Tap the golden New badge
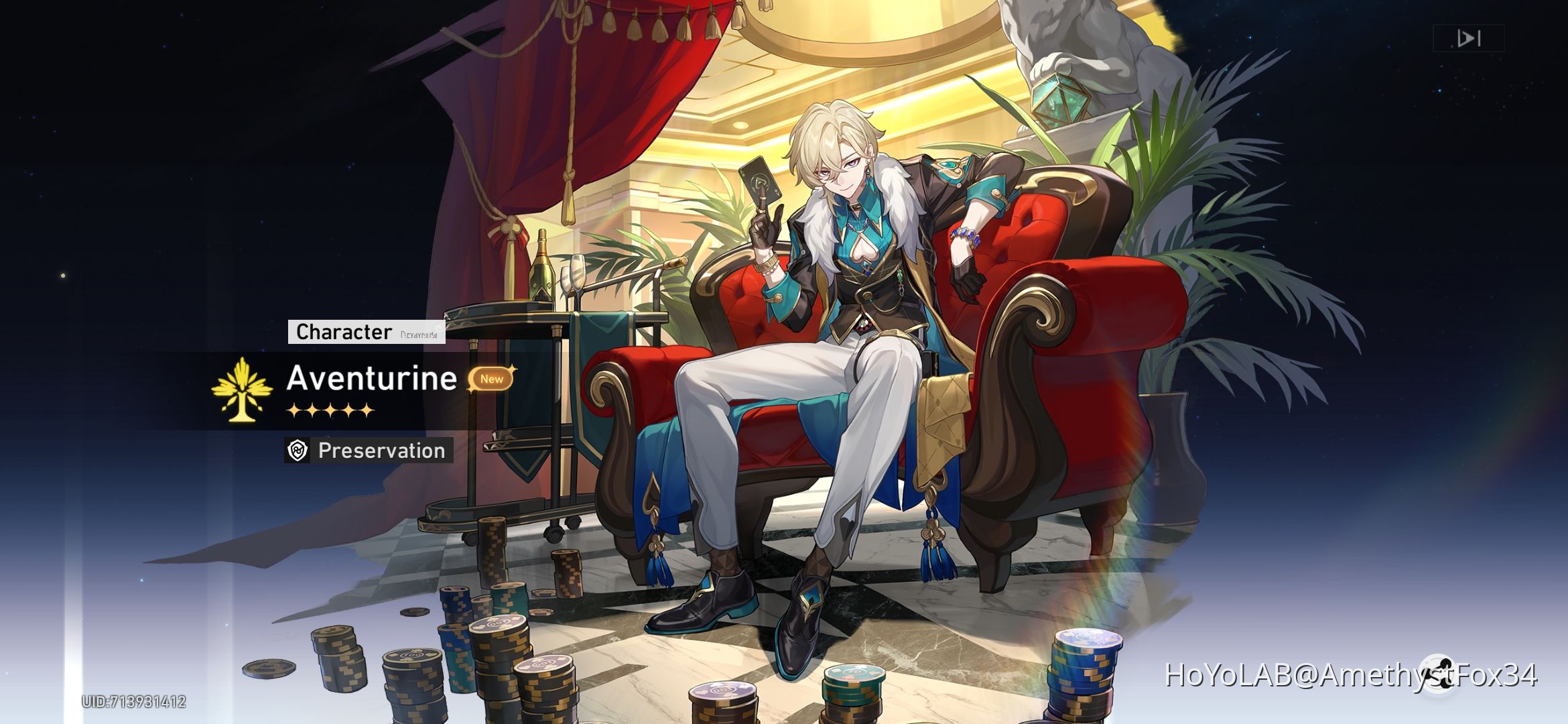Image resolution: width=1568 pixels, height=724 pixels. [493, 379]
